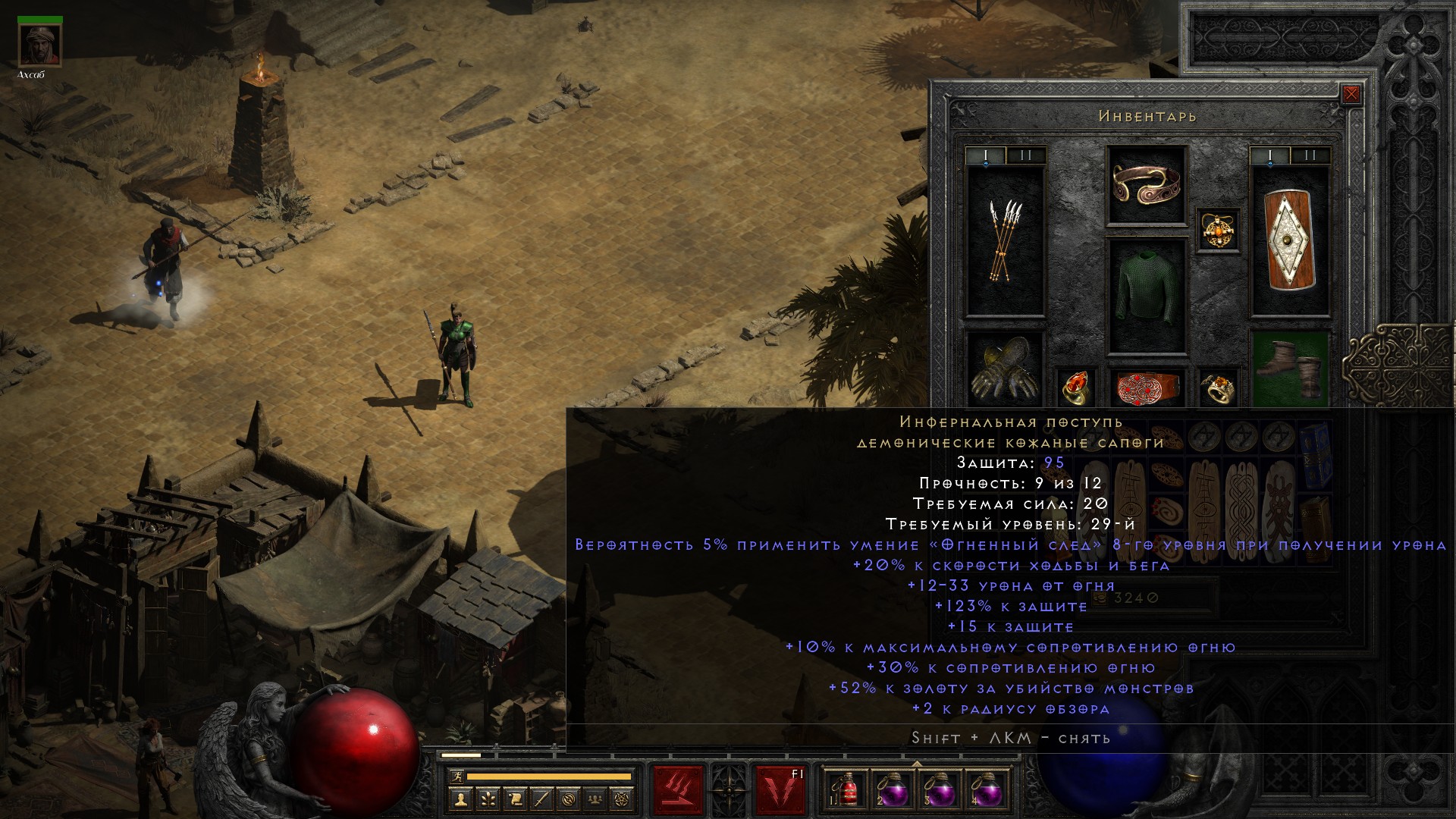Screen dimensions: 1456x819
Task: Select the equipped javelins weapon slot
Action: 1005,241
